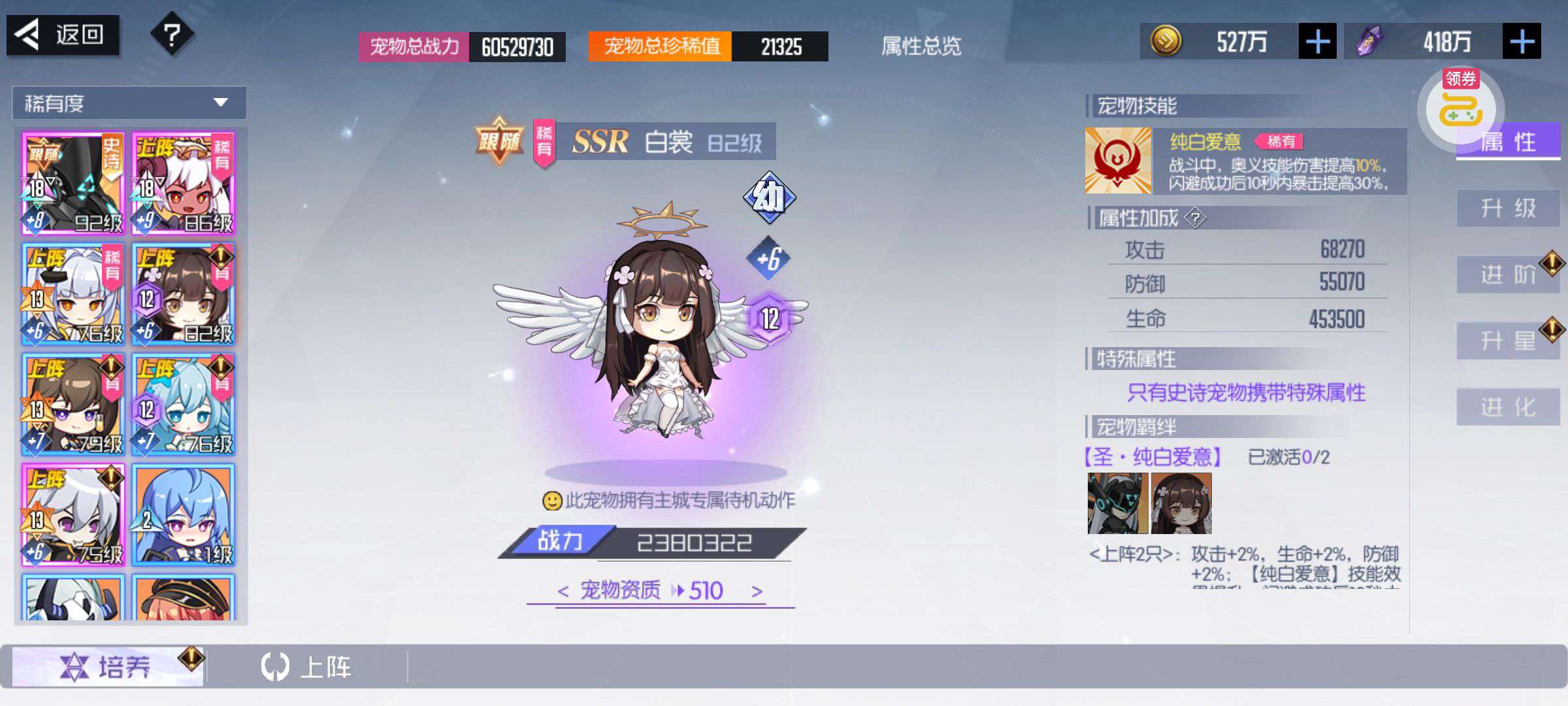Choose the level 1 blue-haired pet
This screenshot has height=706, width=1568.
184,515
